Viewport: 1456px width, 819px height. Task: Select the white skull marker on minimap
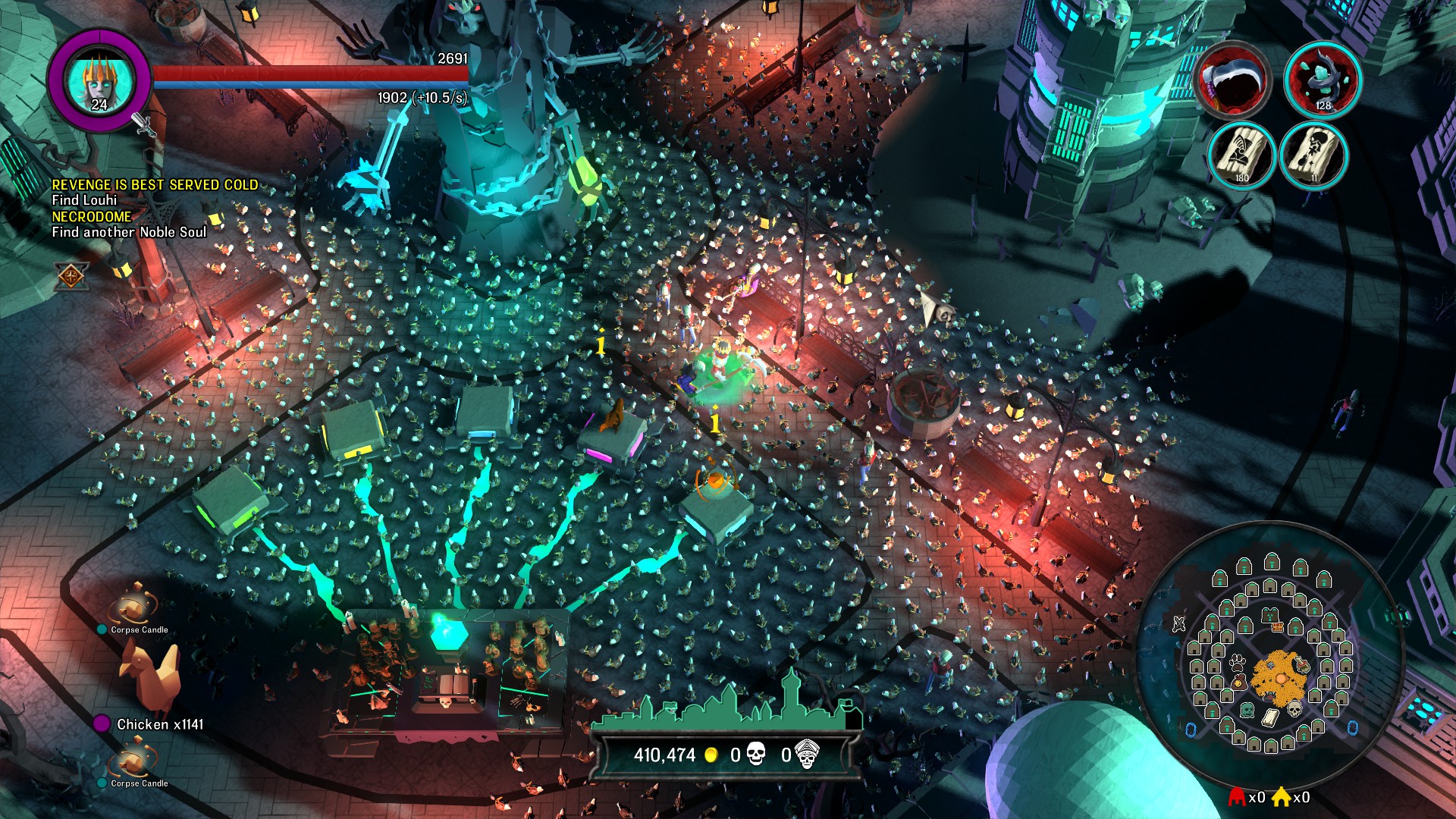pyautogui.click(x=1294, y=709)
